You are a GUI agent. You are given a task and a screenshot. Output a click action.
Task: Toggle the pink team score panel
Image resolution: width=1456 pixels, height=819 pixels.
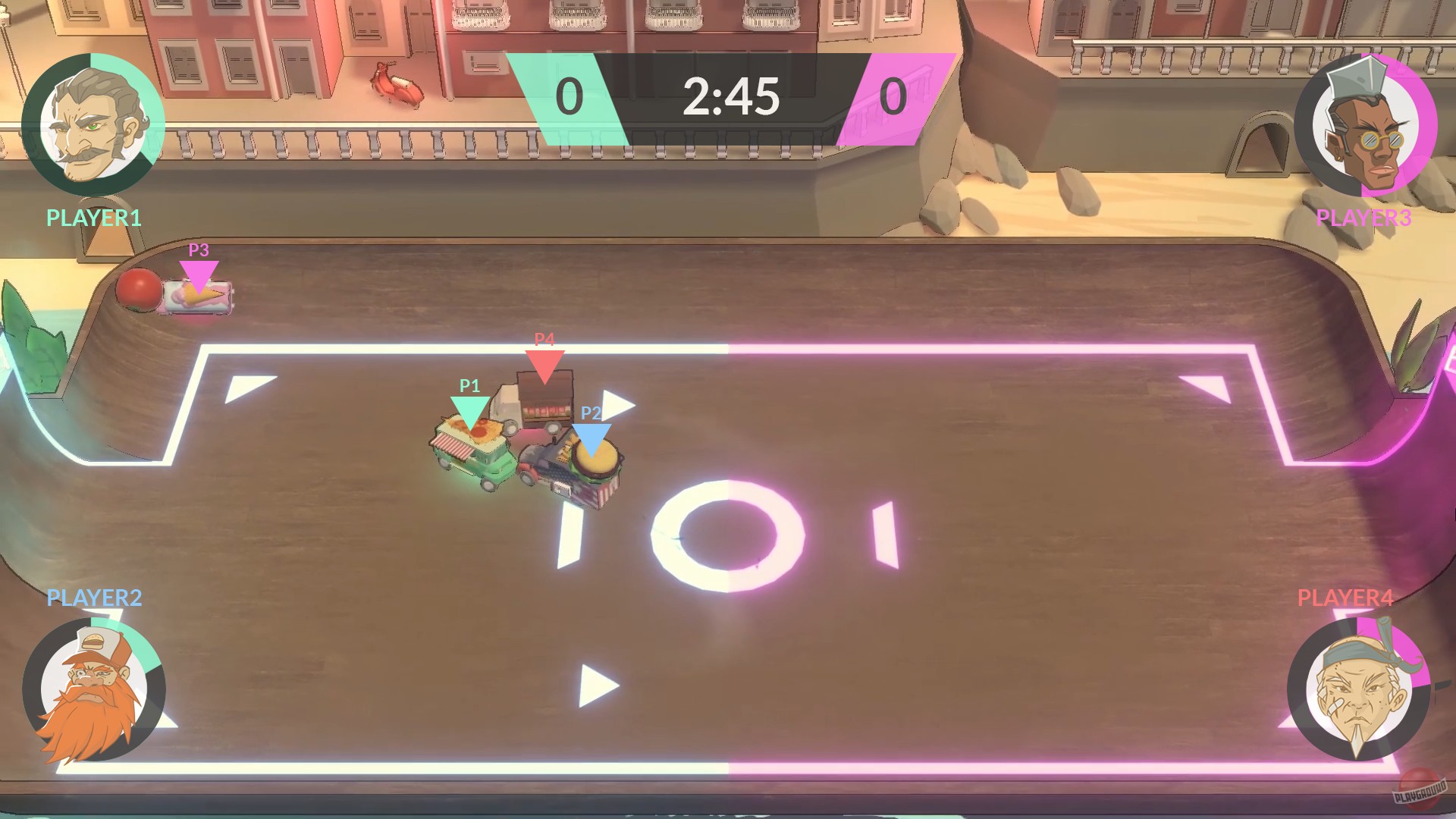point(893,97)
